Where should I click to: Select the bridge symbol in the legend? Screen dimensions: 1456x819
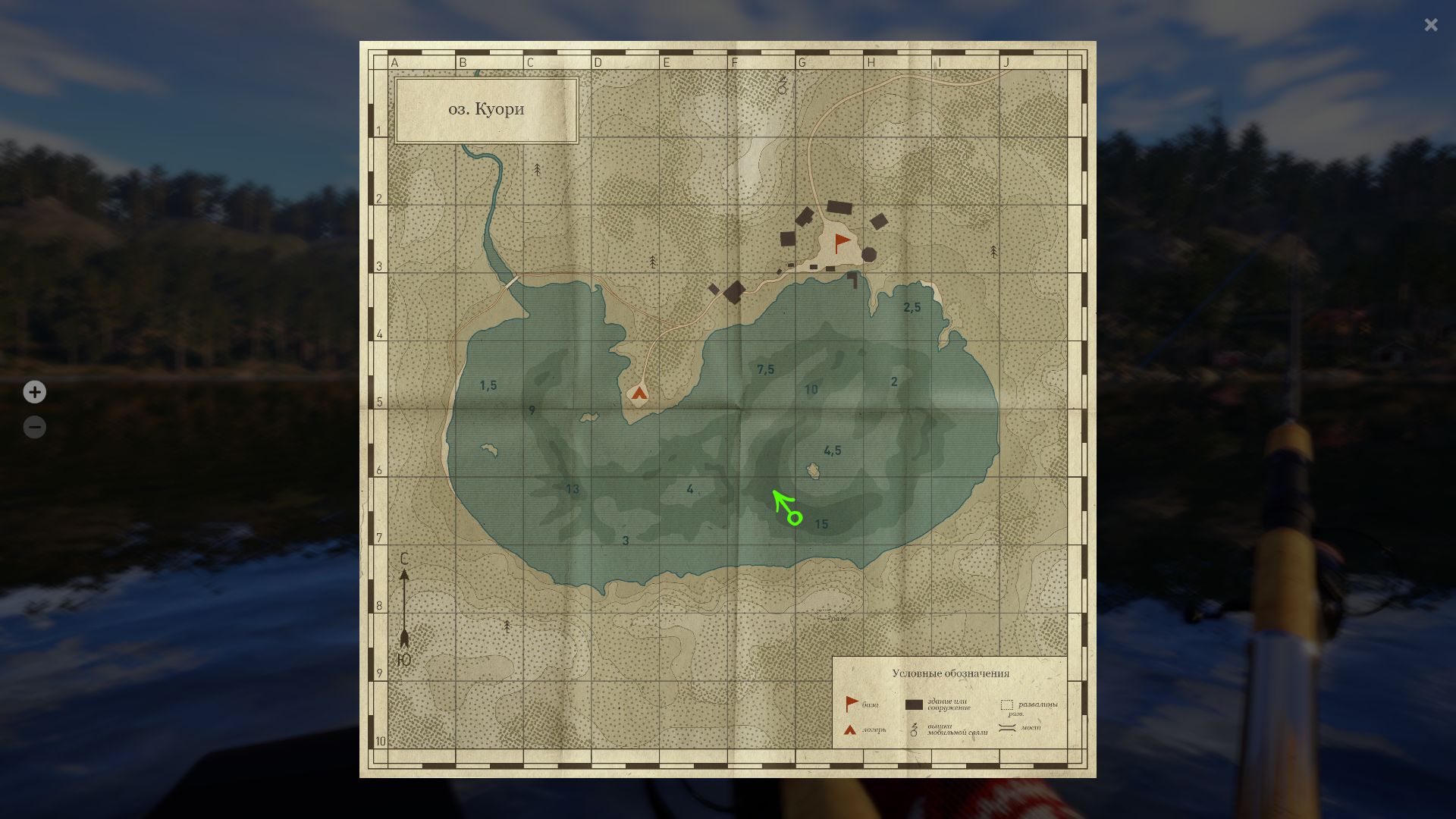(1006, 729)
